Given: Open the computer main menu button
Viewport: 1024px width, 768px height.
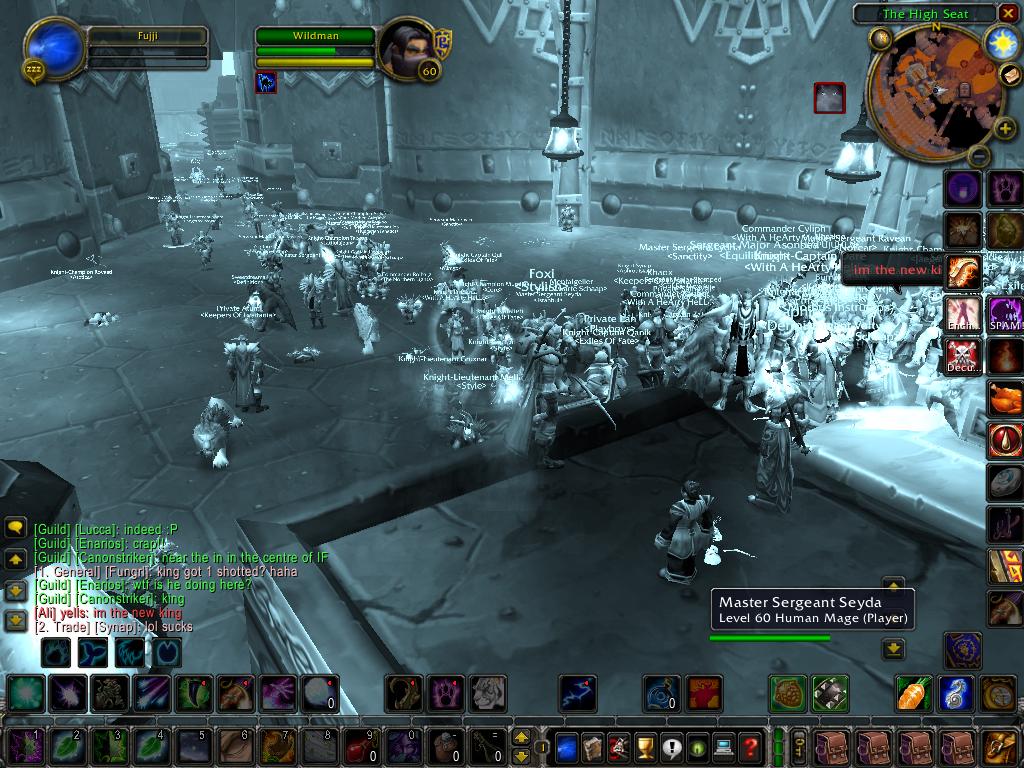Looking at the screenshot, I should (723, 746).
